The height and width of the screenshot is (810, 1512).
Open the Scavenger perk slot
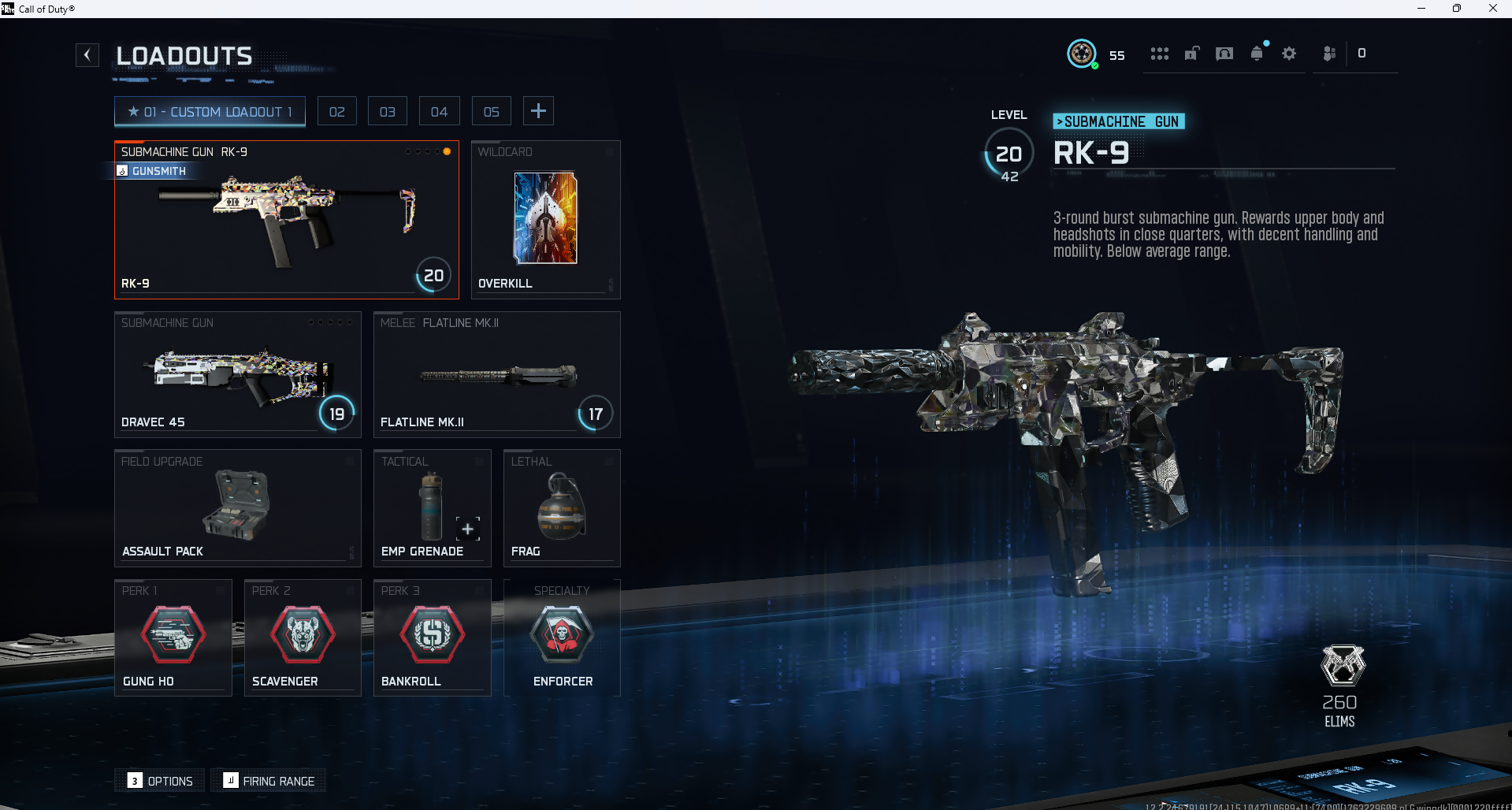303,637
